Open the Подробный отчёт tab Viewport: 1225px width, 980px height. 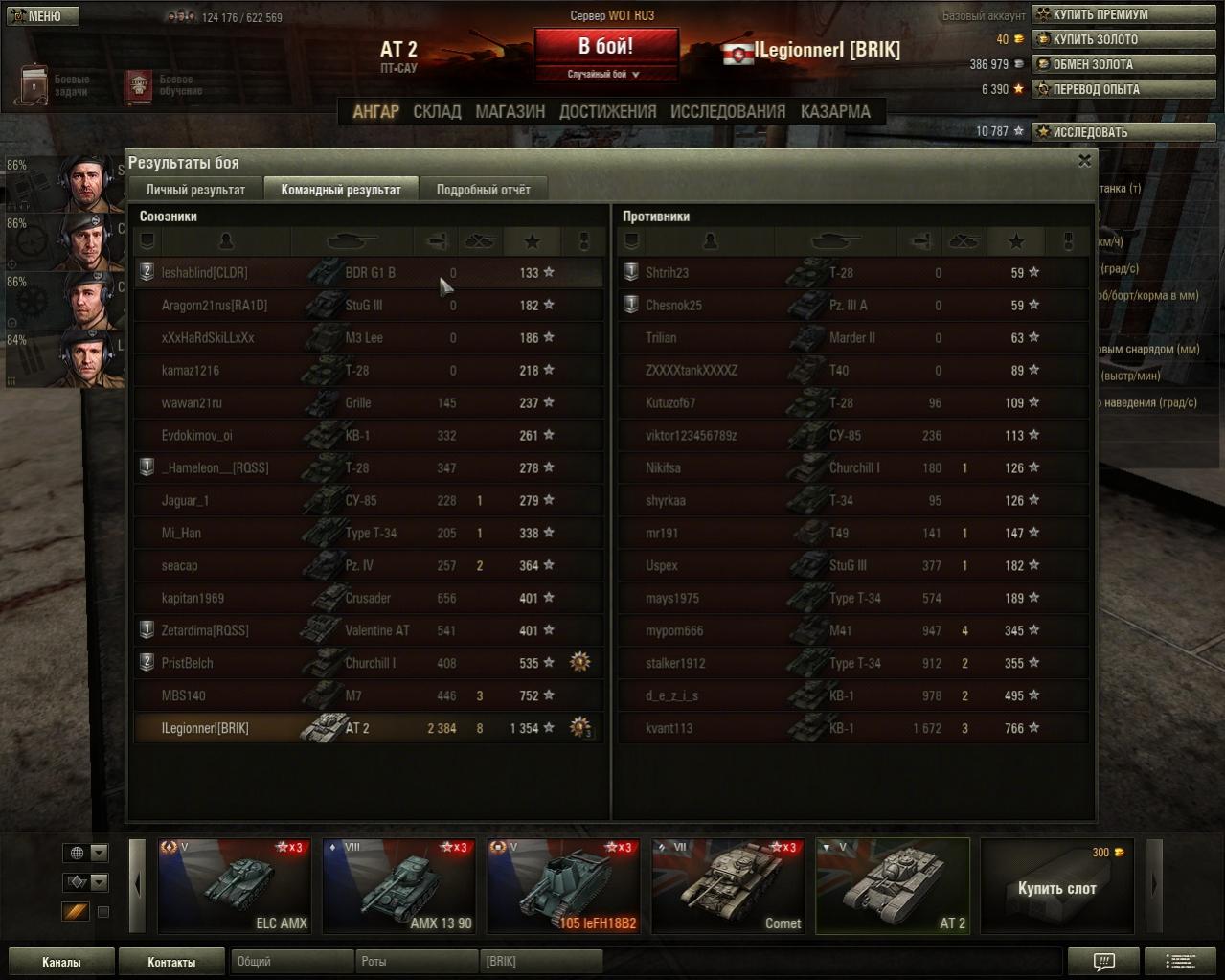click(483, 190)
